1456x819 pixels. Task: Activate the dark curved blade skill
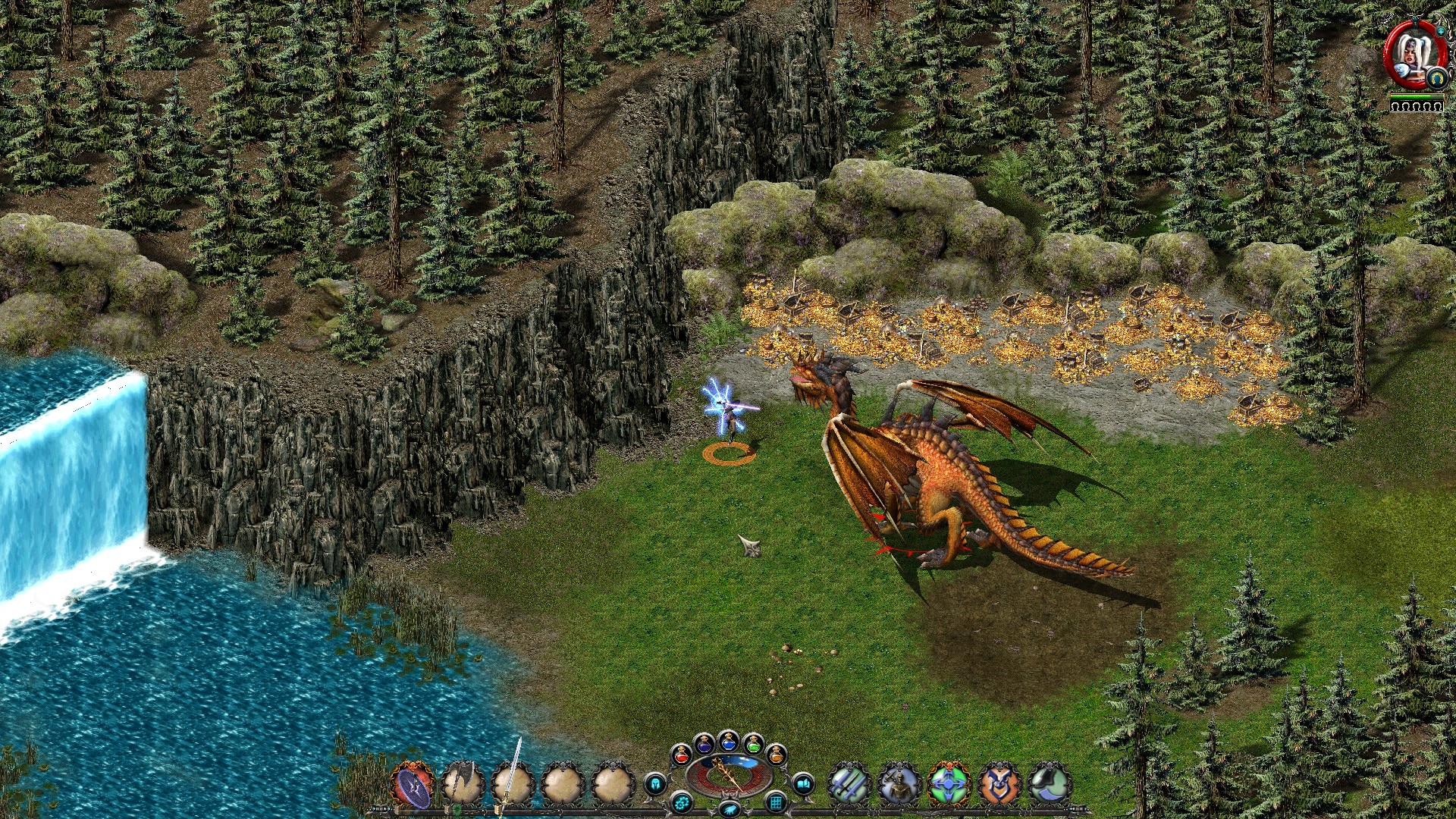coord(1050,784)
